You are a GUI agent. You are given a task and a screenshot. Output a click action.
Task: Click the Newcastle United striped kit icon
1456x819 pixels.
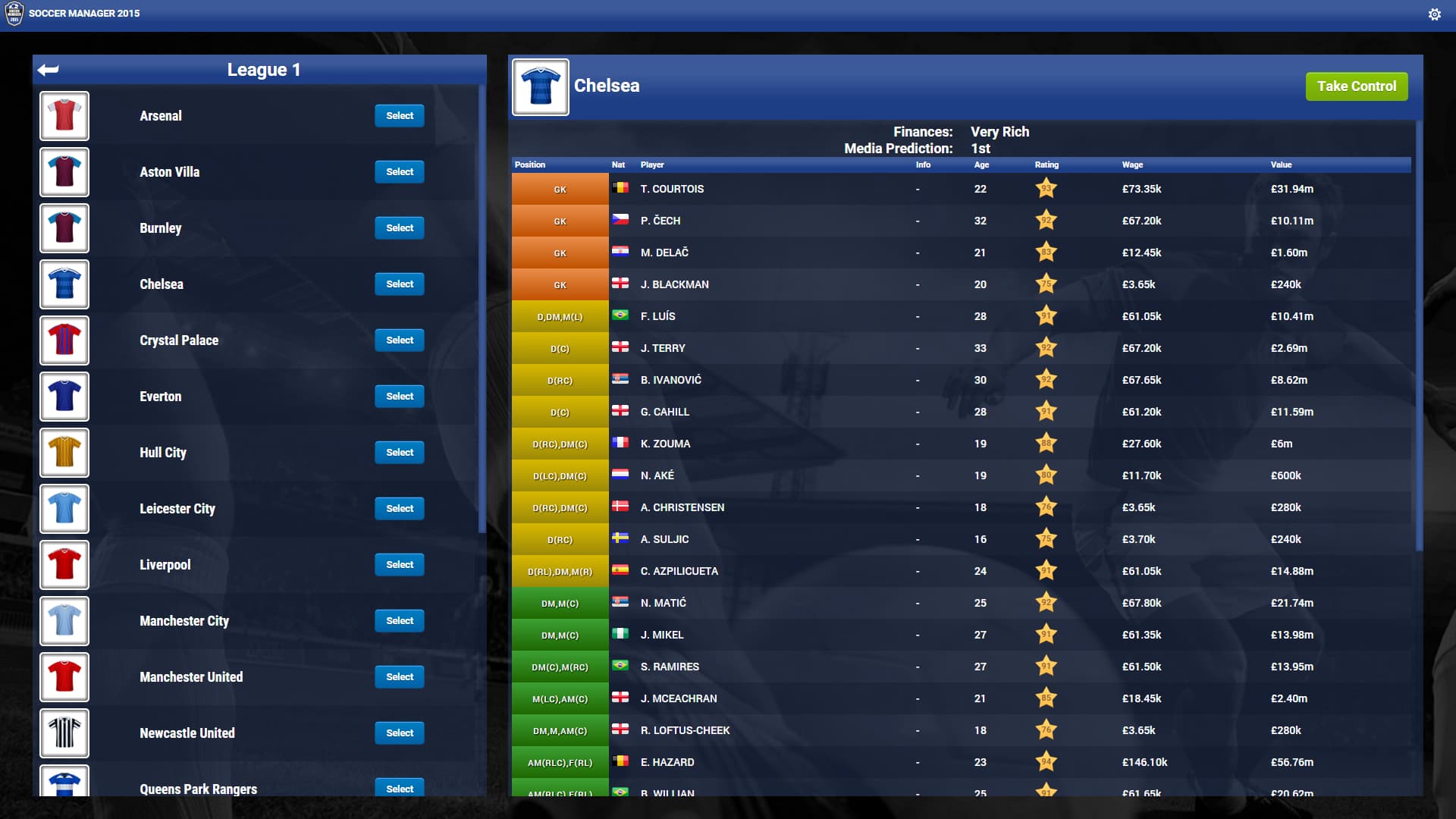pos(64,733)
